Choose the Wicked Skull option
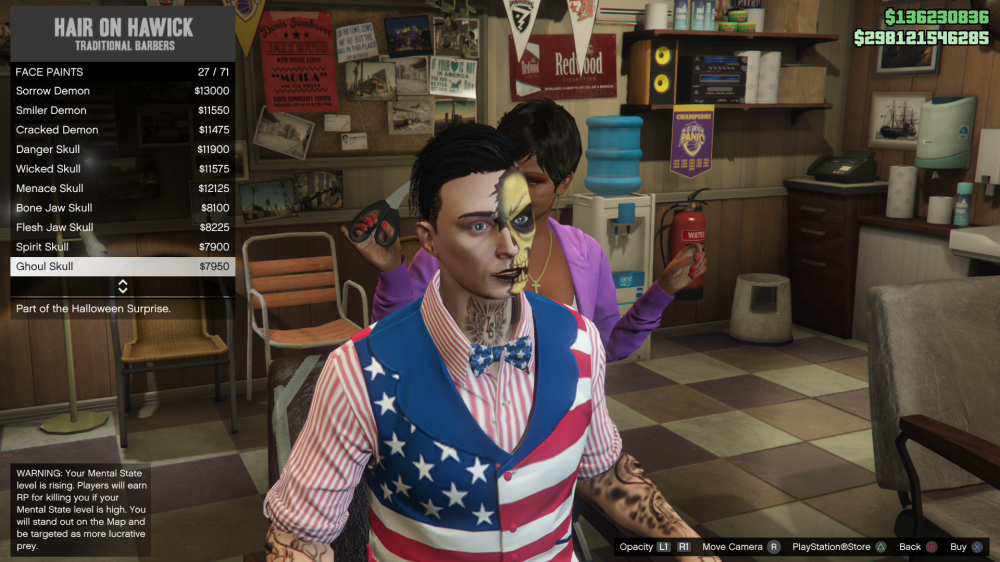Screen dimensions: 1000x562 [122, 169]
